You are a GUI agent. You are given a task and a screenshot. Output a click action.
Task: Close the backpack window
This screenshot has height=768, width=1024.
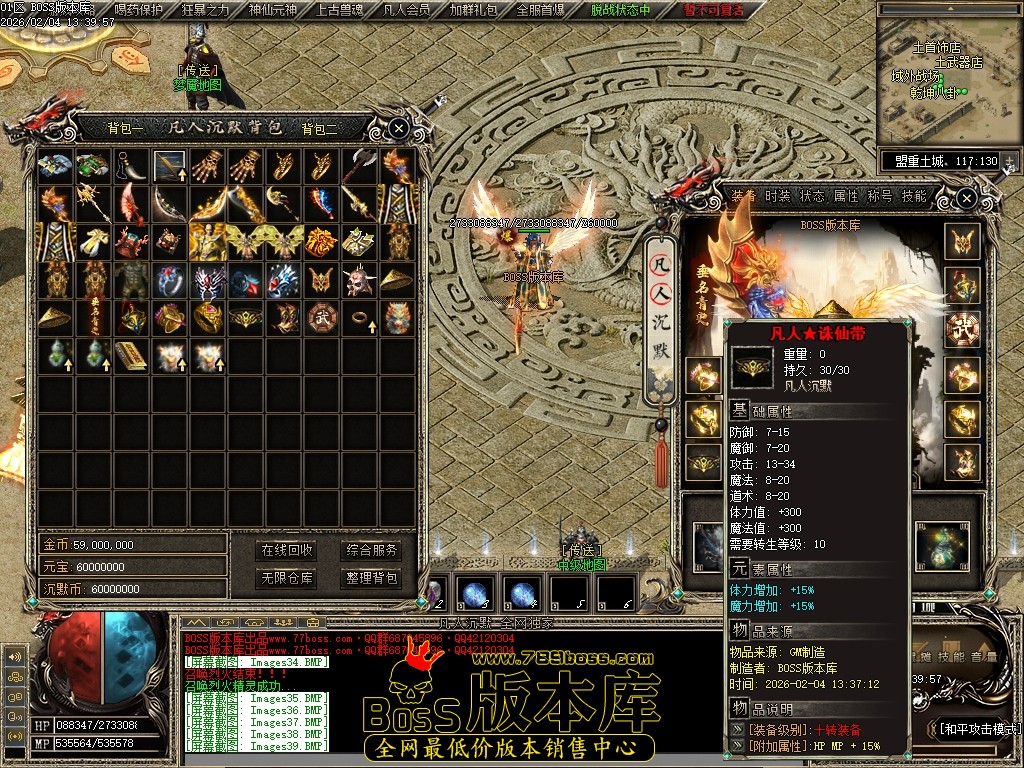tap(398, 128)
